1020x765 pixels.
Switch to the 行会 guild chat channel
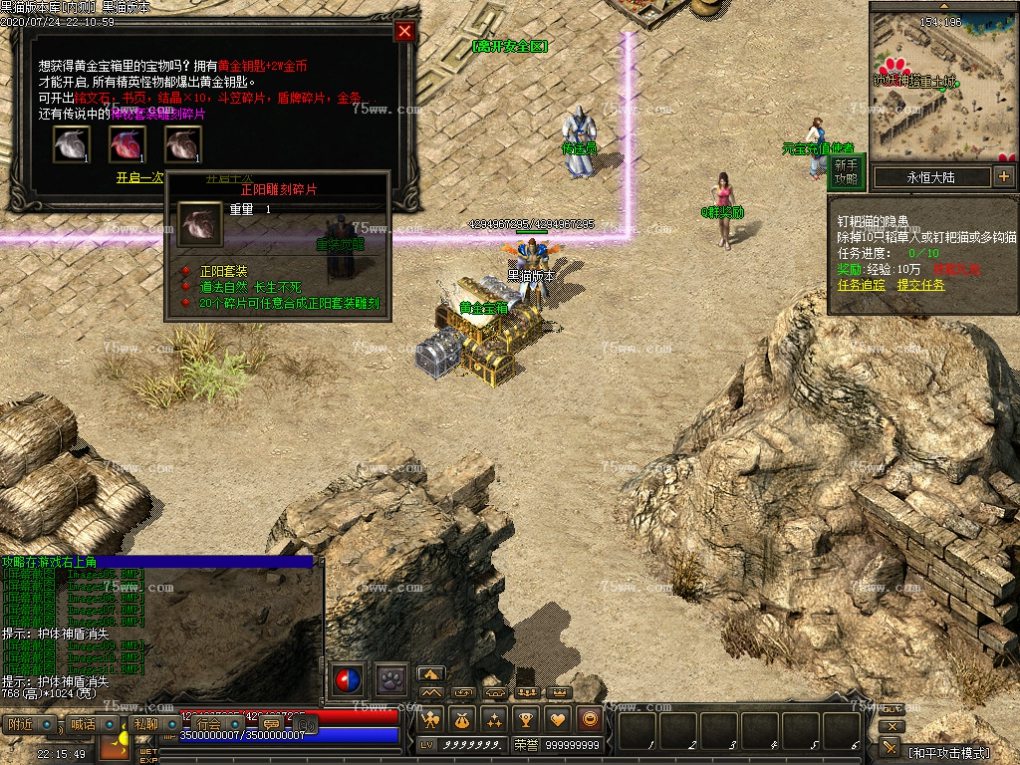(209, 724)
